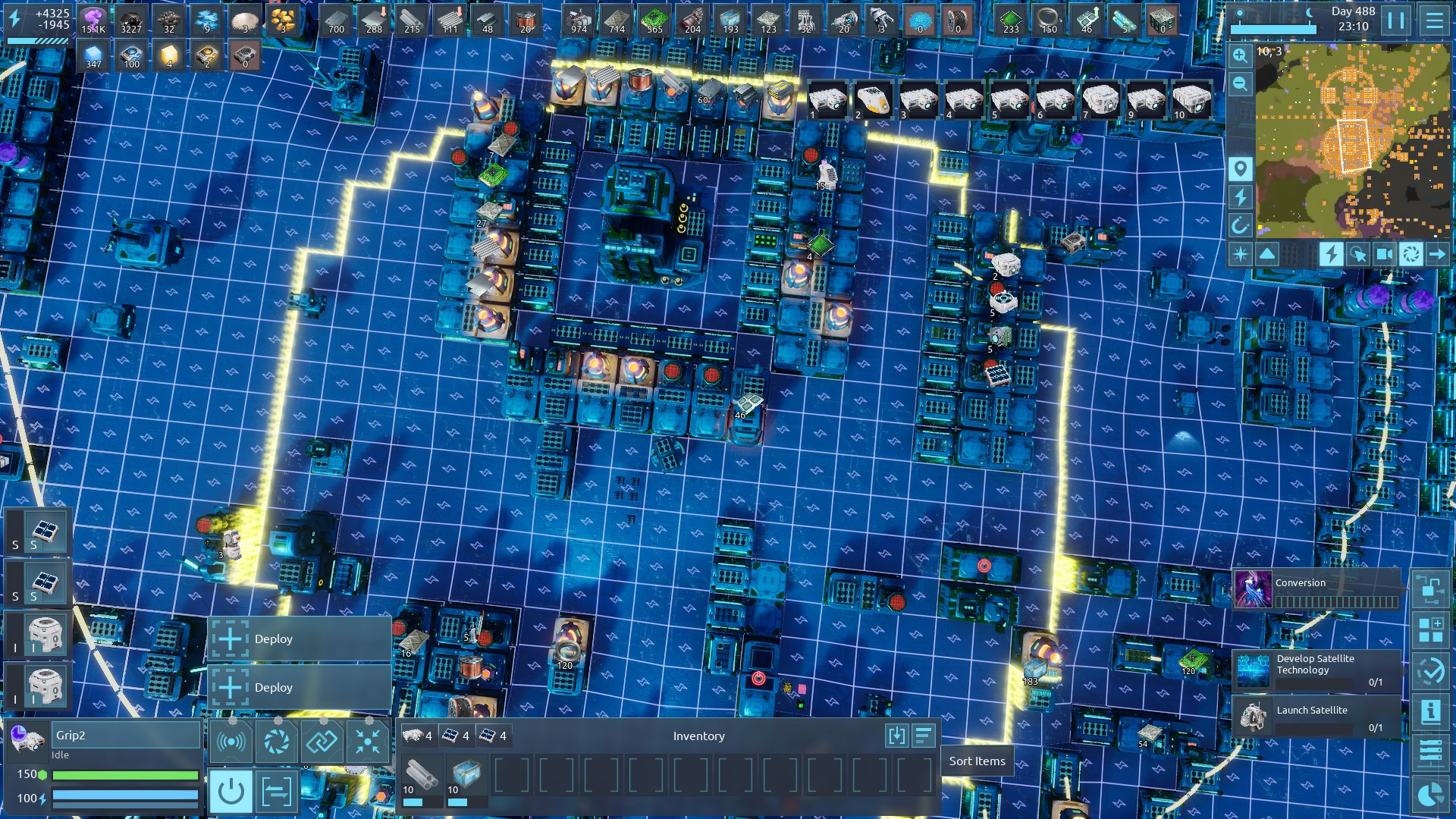Open the hamburger main menu
The image size is (1456, 819).
click(x=1434, y=20)
